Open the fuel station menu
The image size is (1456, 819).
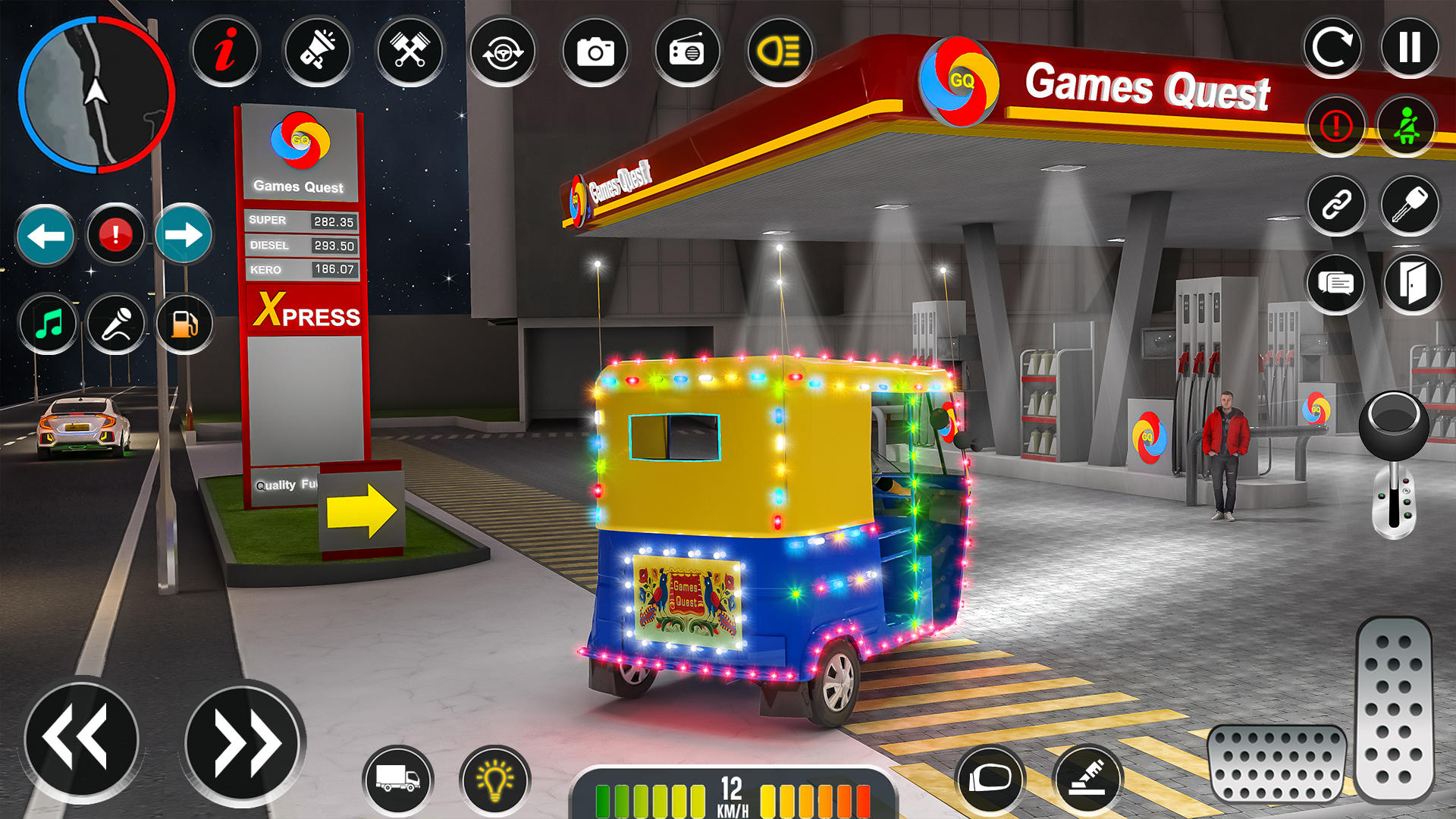click(184, 324)
